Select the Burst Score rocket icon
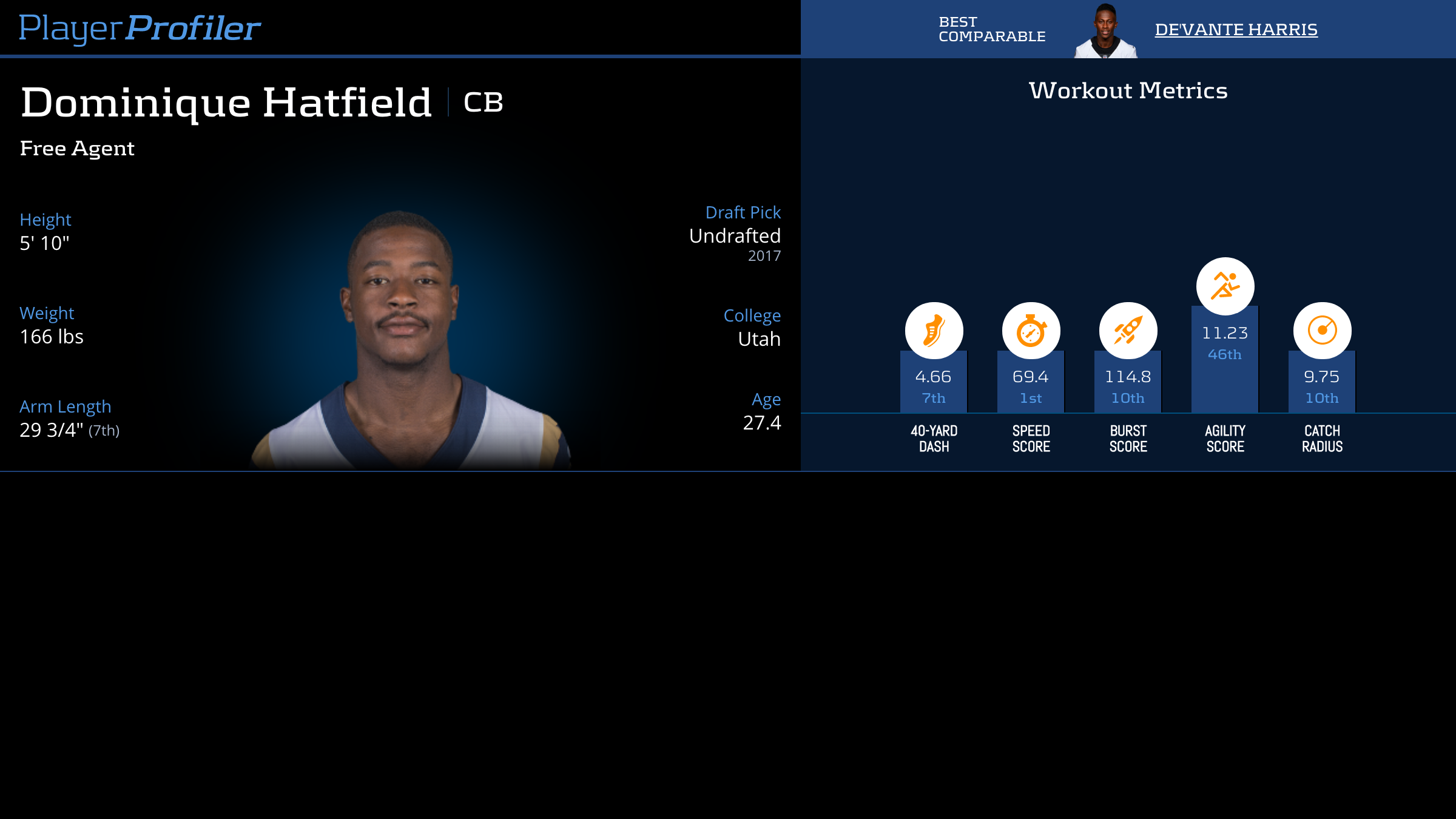1456x819 pixels. (1128, 331)
